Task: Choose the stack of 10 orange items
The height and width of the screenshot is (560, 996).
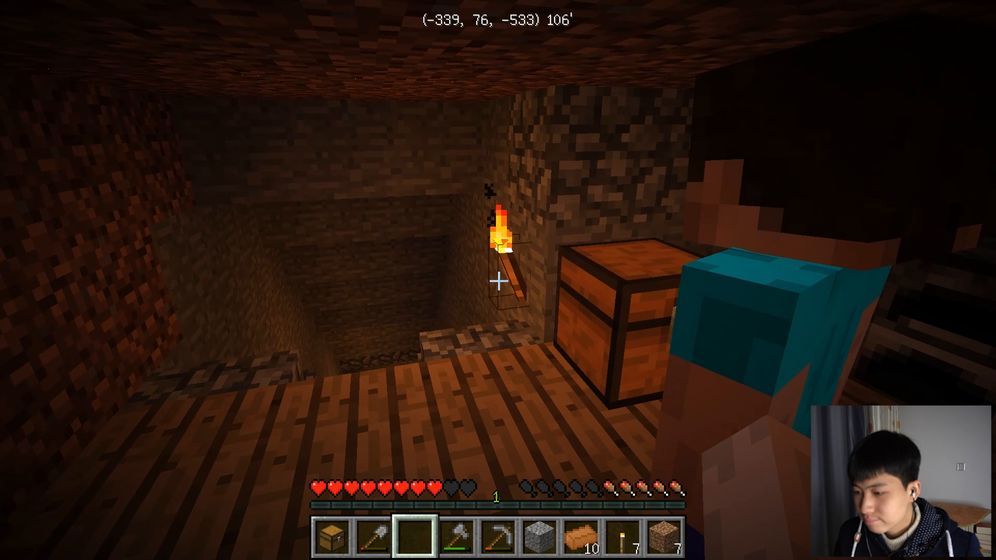Action: (x=581, y=536)
